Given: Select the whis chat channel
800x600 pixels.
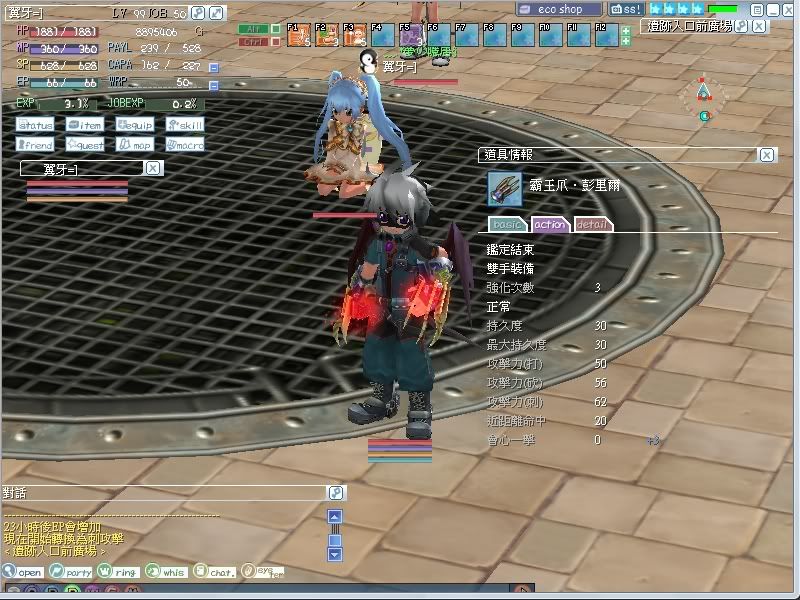Looking at the screenshot, I should pos(167,572).
